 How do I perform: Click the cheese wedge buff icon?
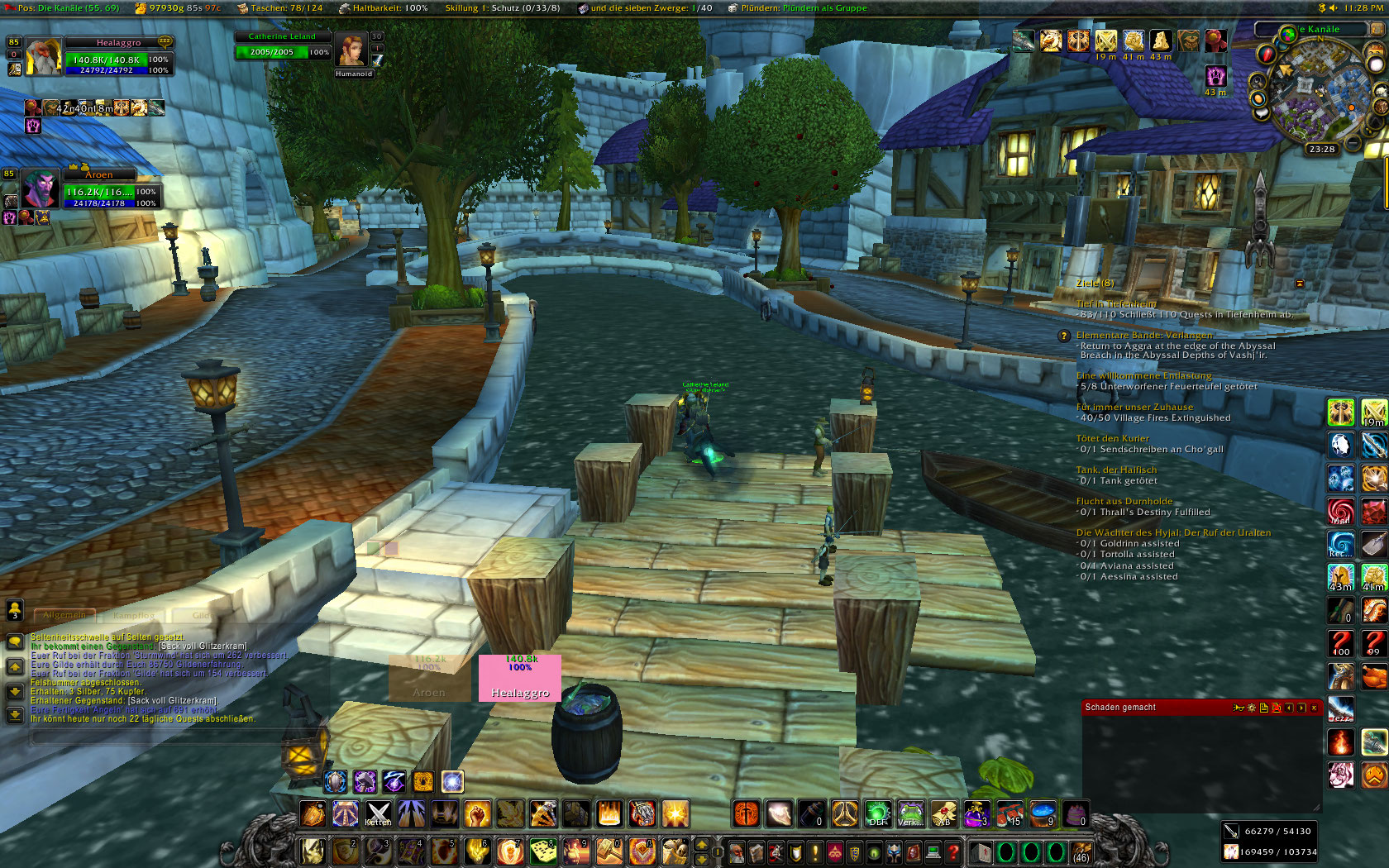point(1161,41)
